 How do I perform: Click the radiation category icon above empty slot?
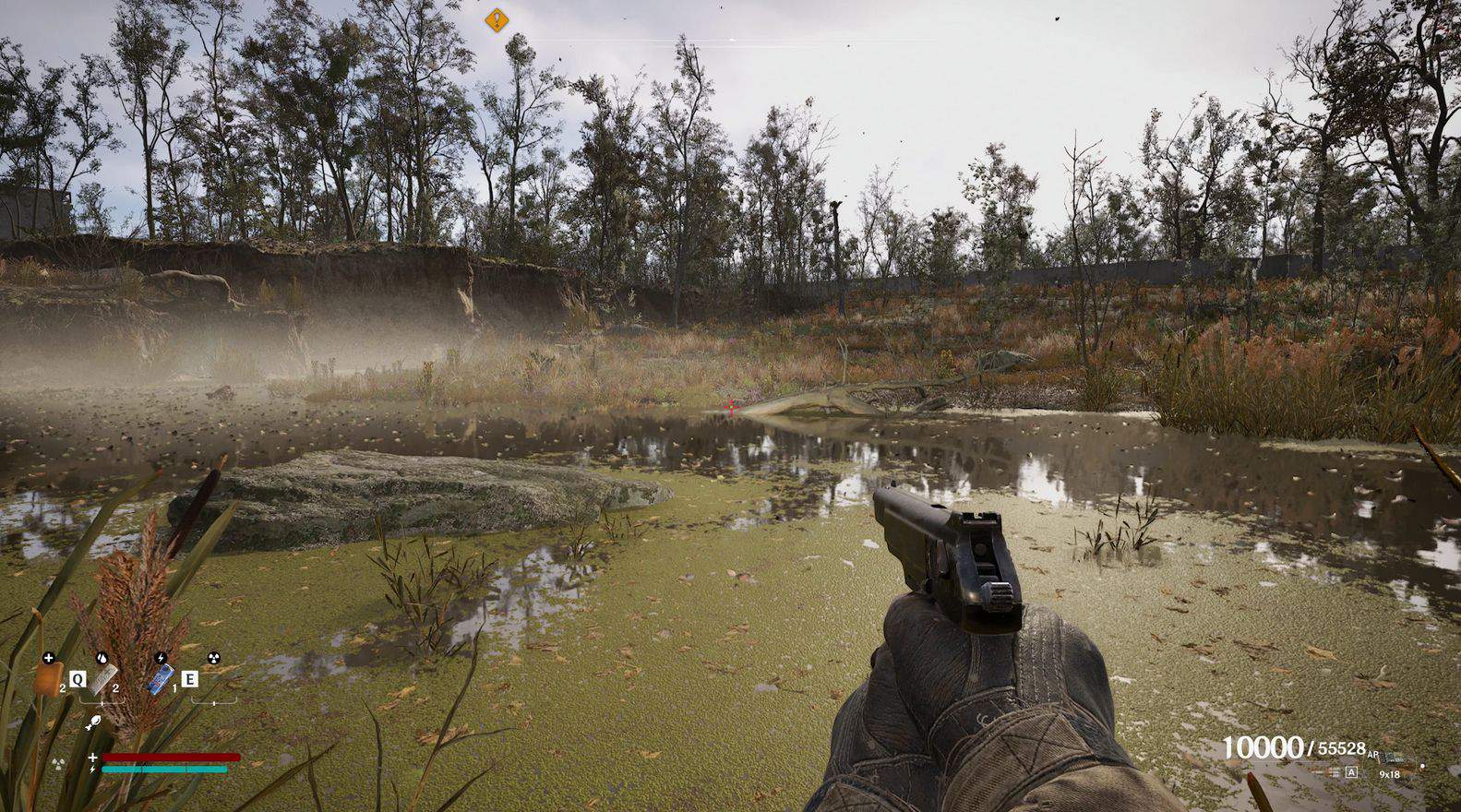pyautogui.click(x=214, y=659)
